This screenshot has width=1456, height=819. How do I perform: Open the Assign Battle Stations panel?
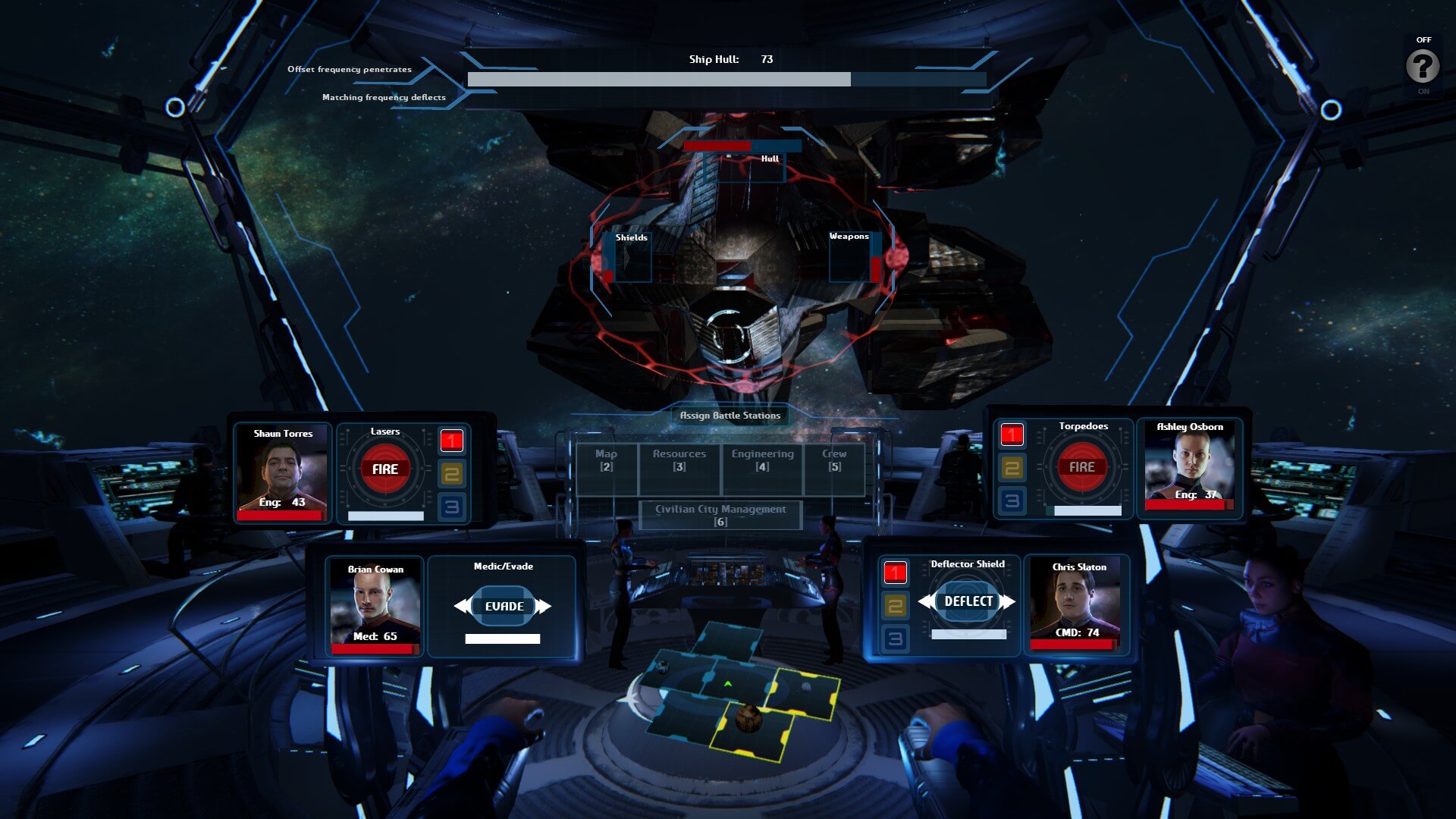[731, 416]
